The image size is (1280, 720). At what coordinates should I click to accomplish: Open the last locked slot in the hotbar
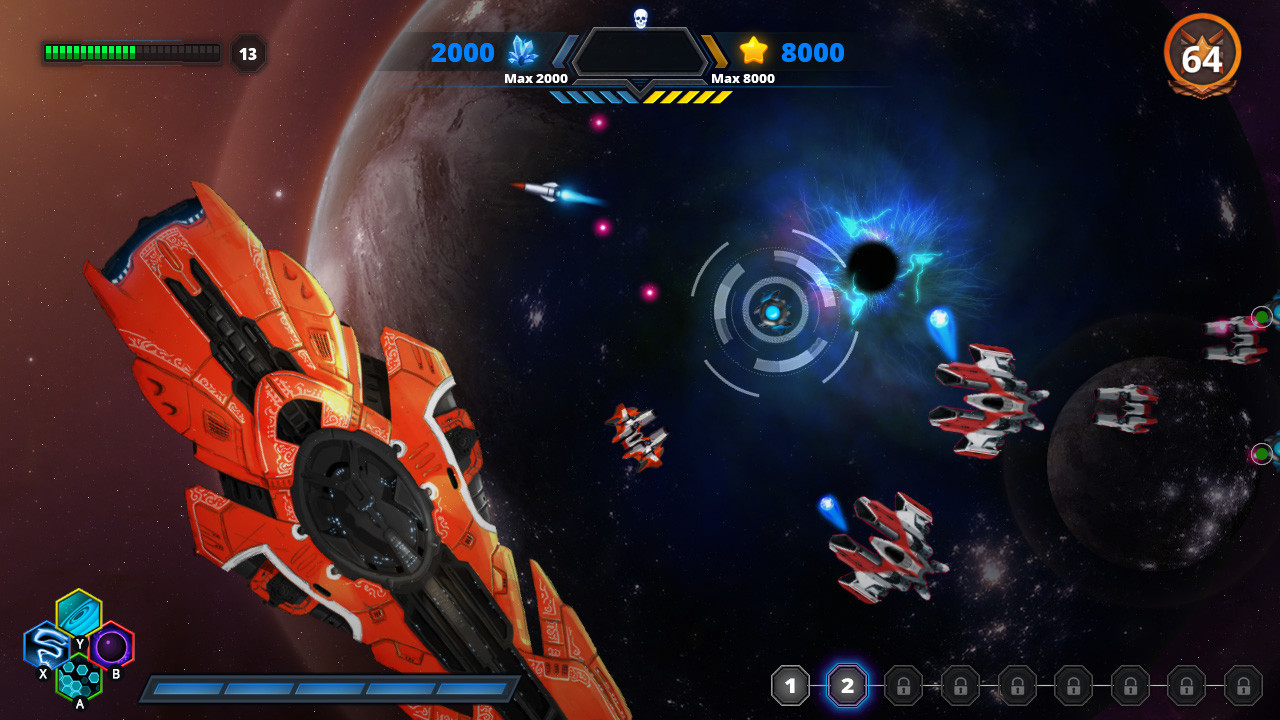coord(1242,686)
